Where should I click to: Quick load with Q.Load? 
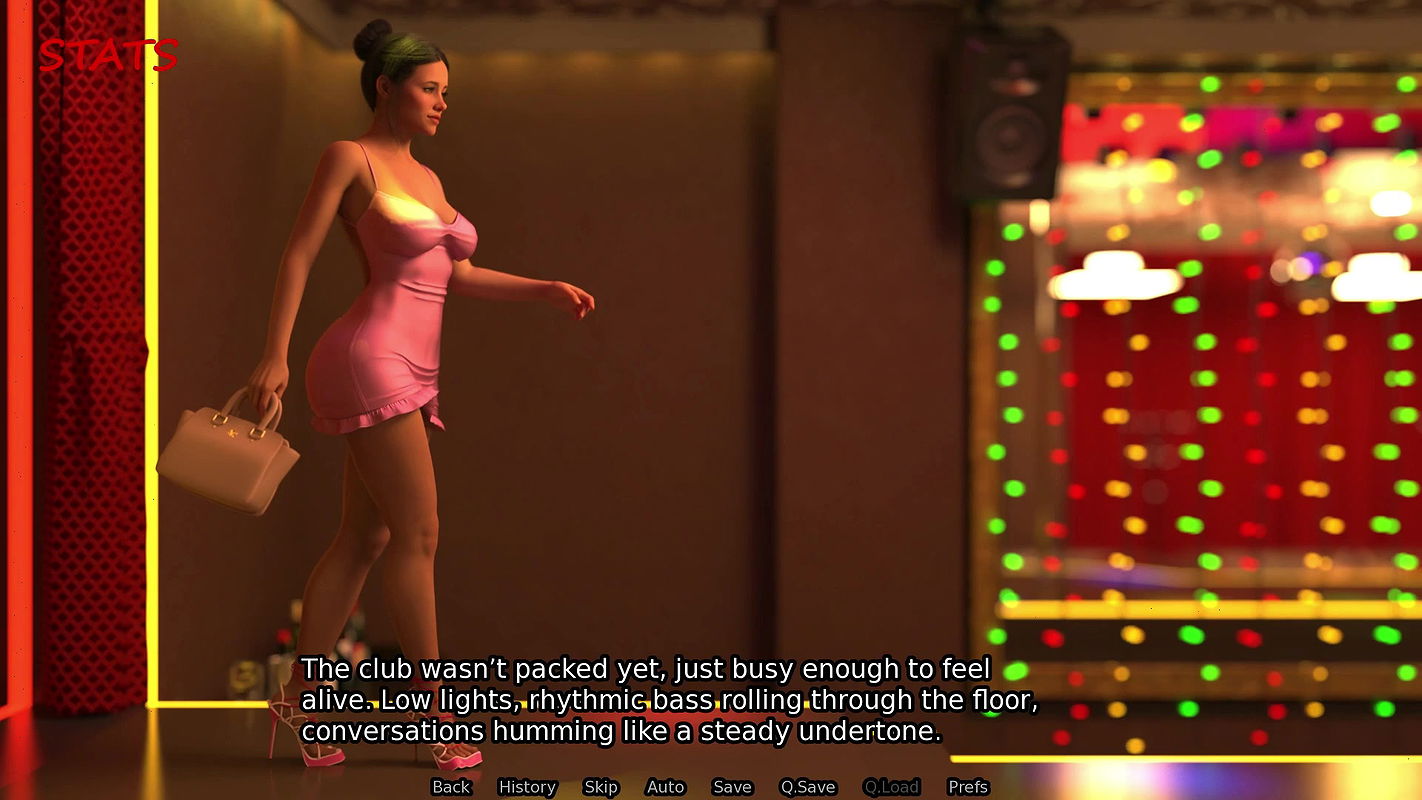point(891,787)
